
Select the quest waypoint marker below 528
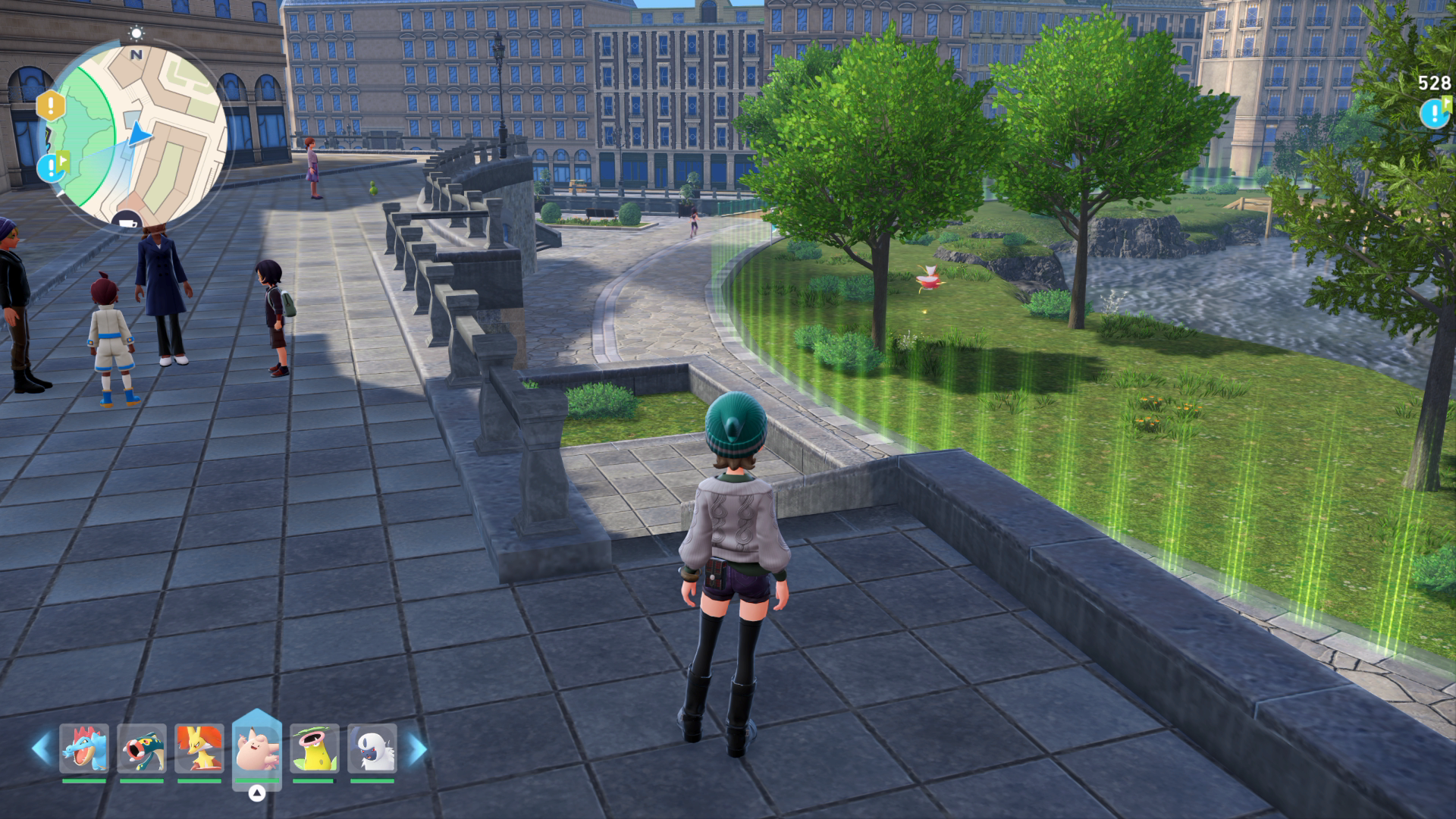pos(1435,114)
